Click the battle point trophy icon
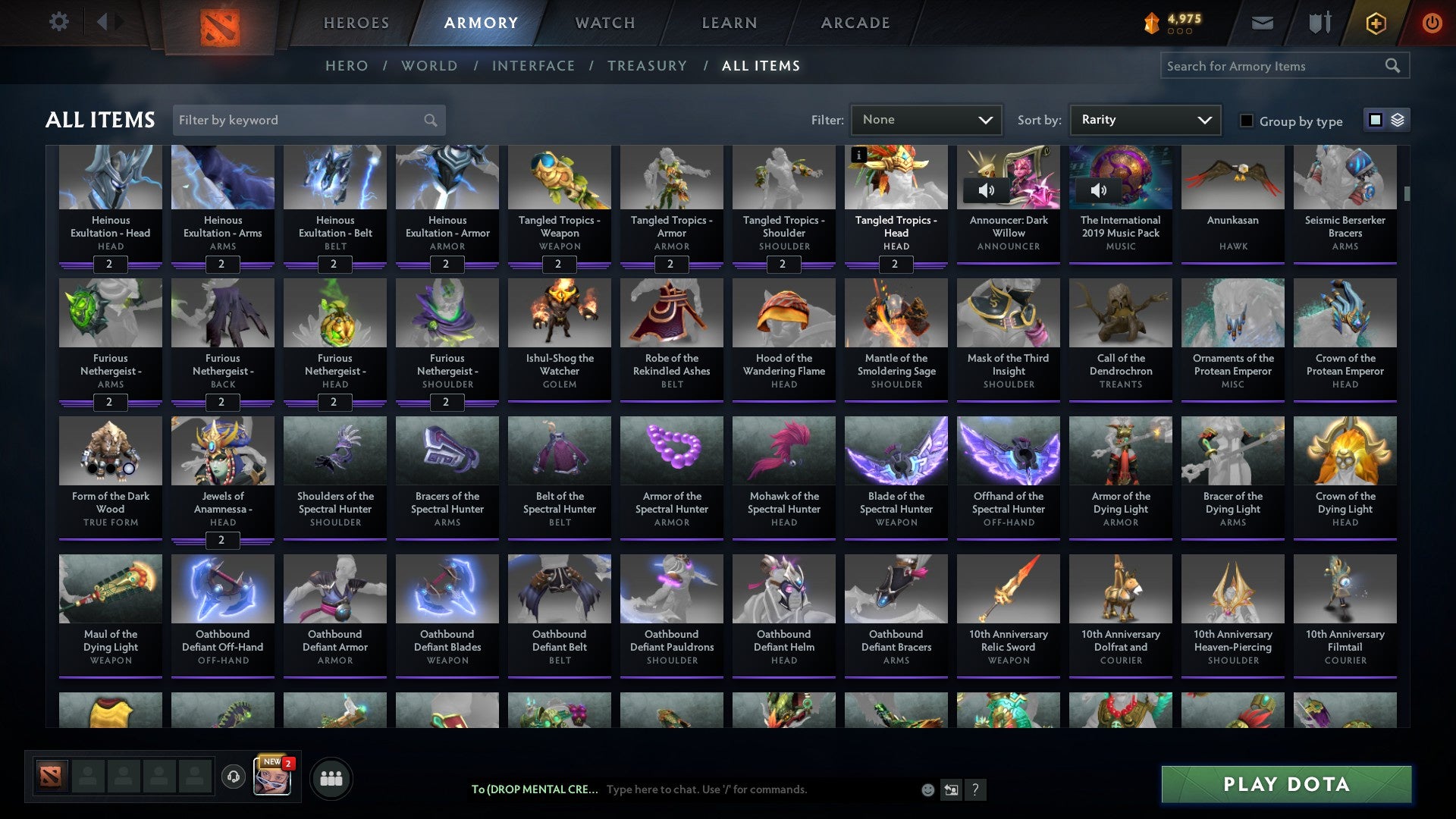 click(1152, 23)
